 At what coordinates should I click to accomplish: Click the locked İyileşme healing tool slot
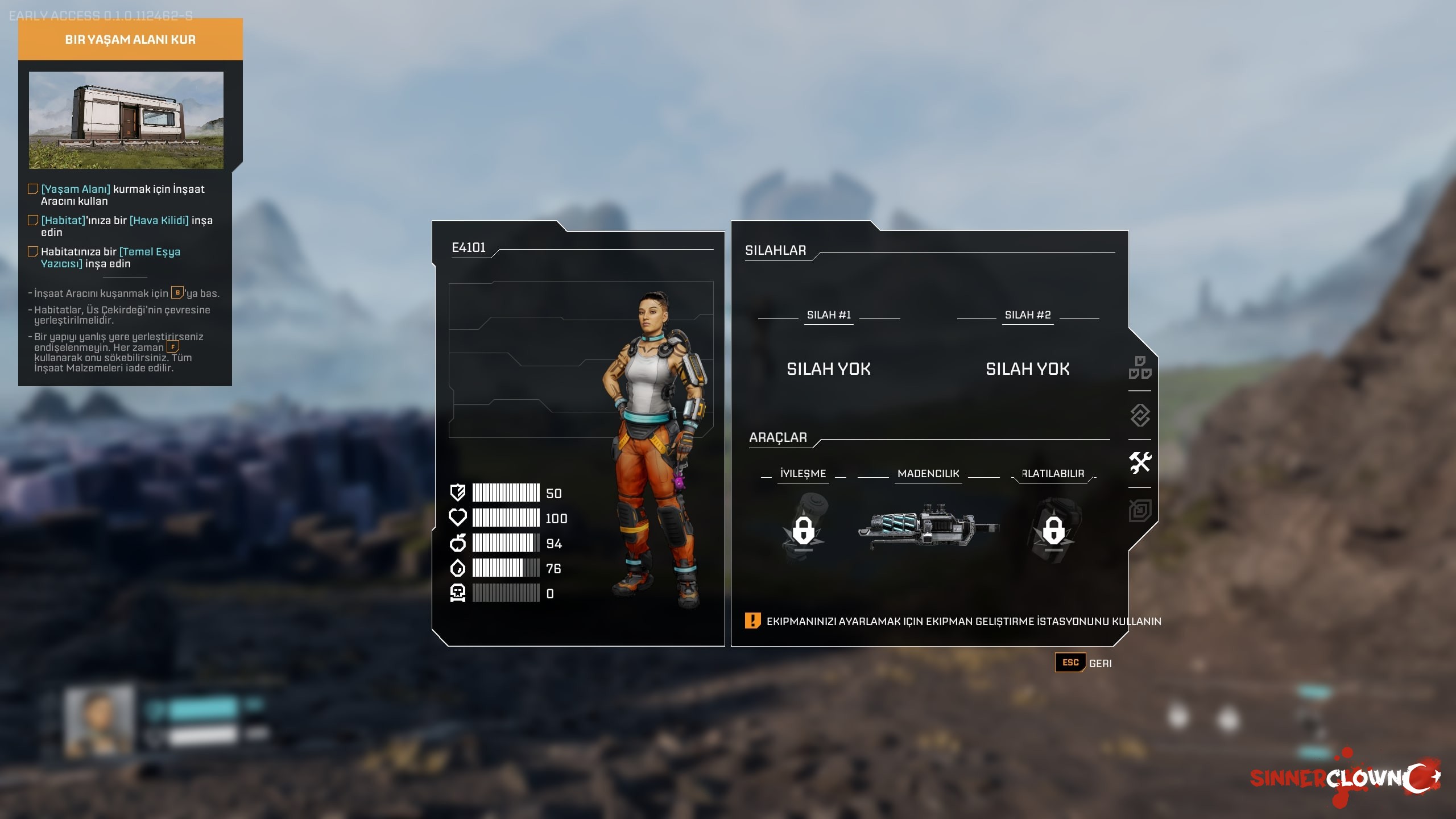coord(803,529)
